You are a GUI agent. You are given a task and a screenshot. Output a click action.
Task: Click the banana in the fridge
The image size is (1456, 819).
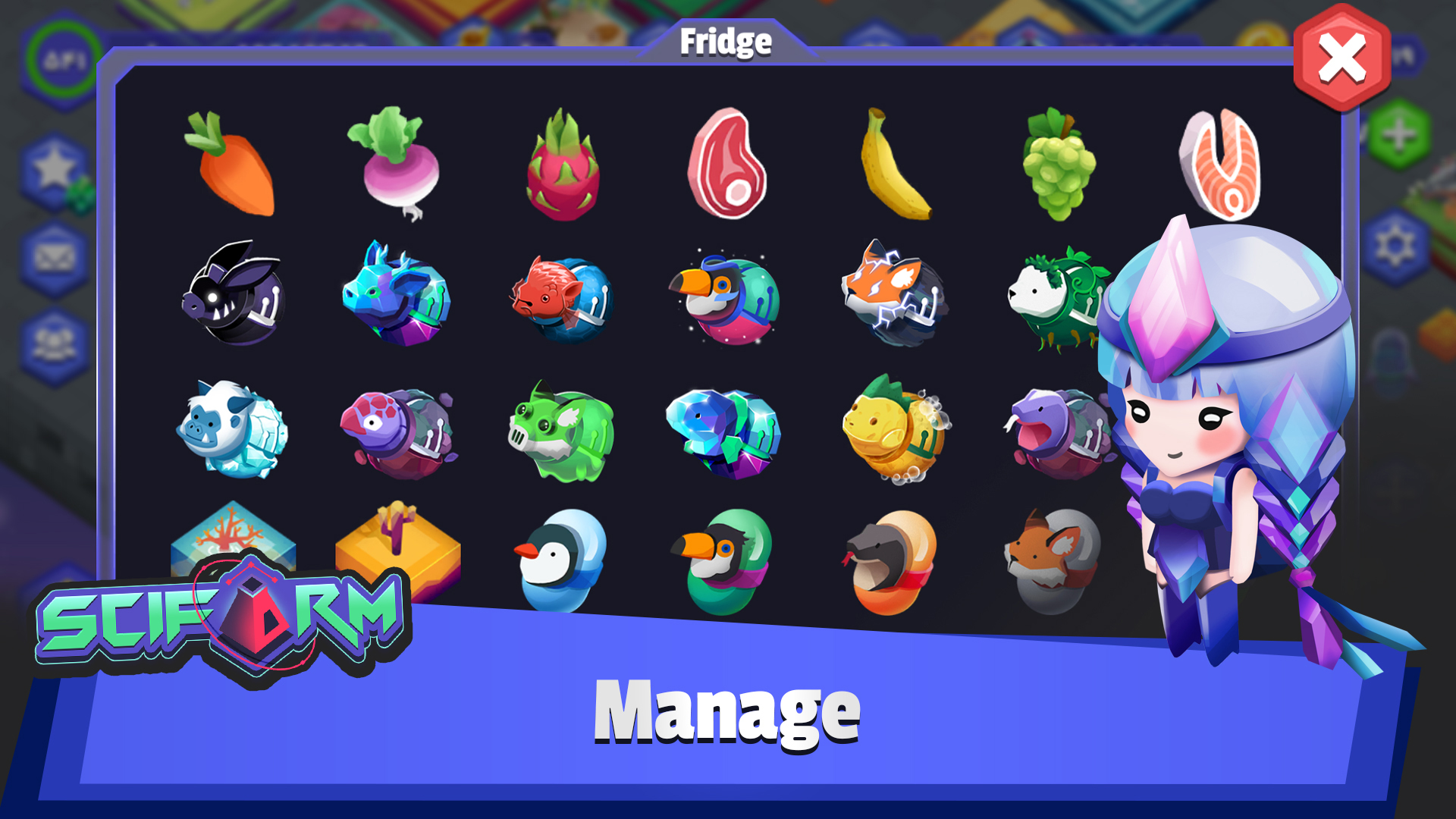(893, 165)
